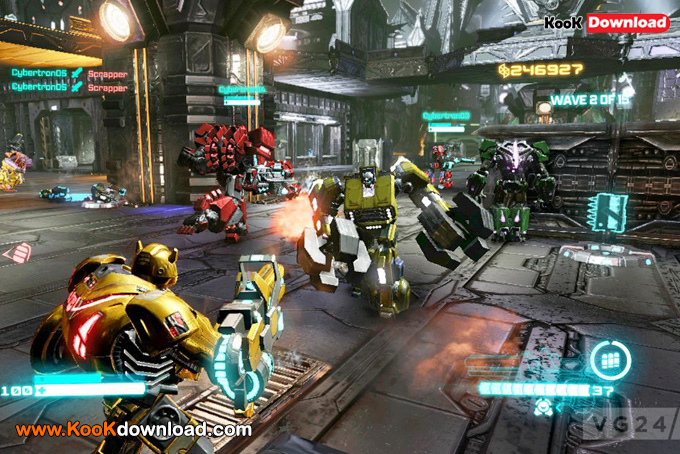Select the small robot icon below the ammo bar
Image resolution: width=680 pixels, height=454 pixels.
(x=542, y=407)
